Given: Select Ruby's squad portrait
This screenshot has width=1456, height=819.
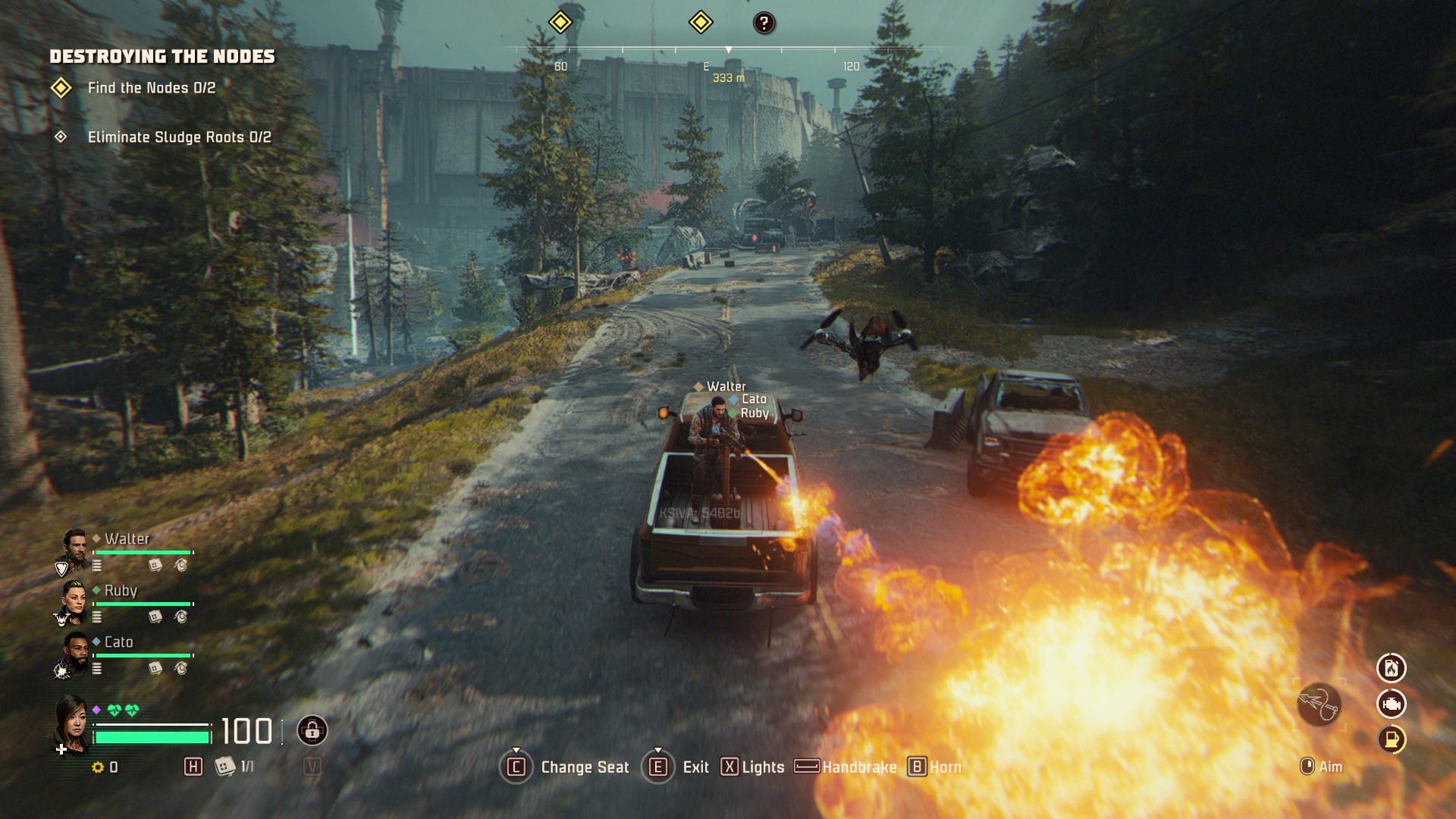Looking at the screenshot, I should (74, 599).
